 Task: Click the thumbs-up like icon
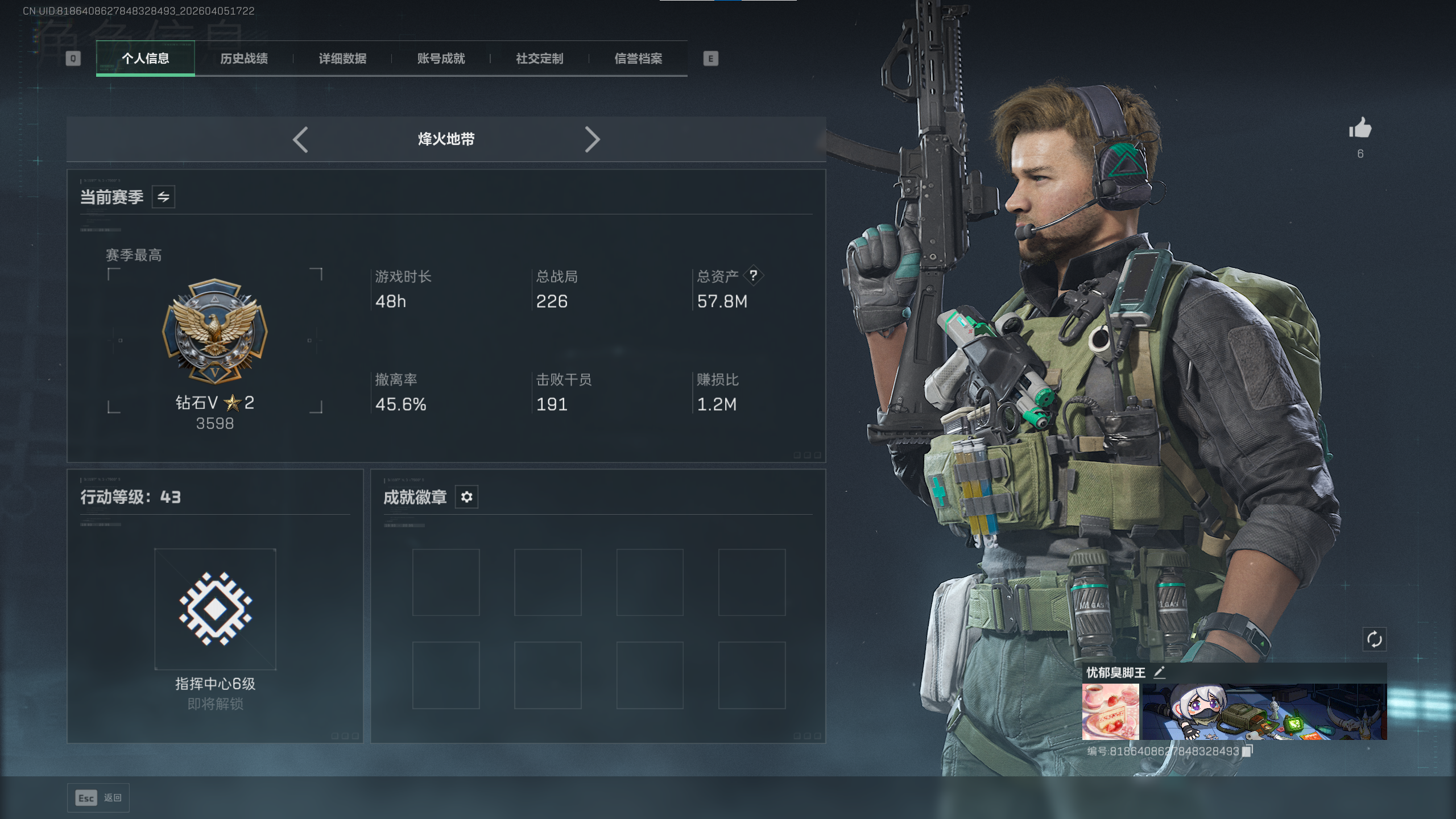pos(1360,129)
